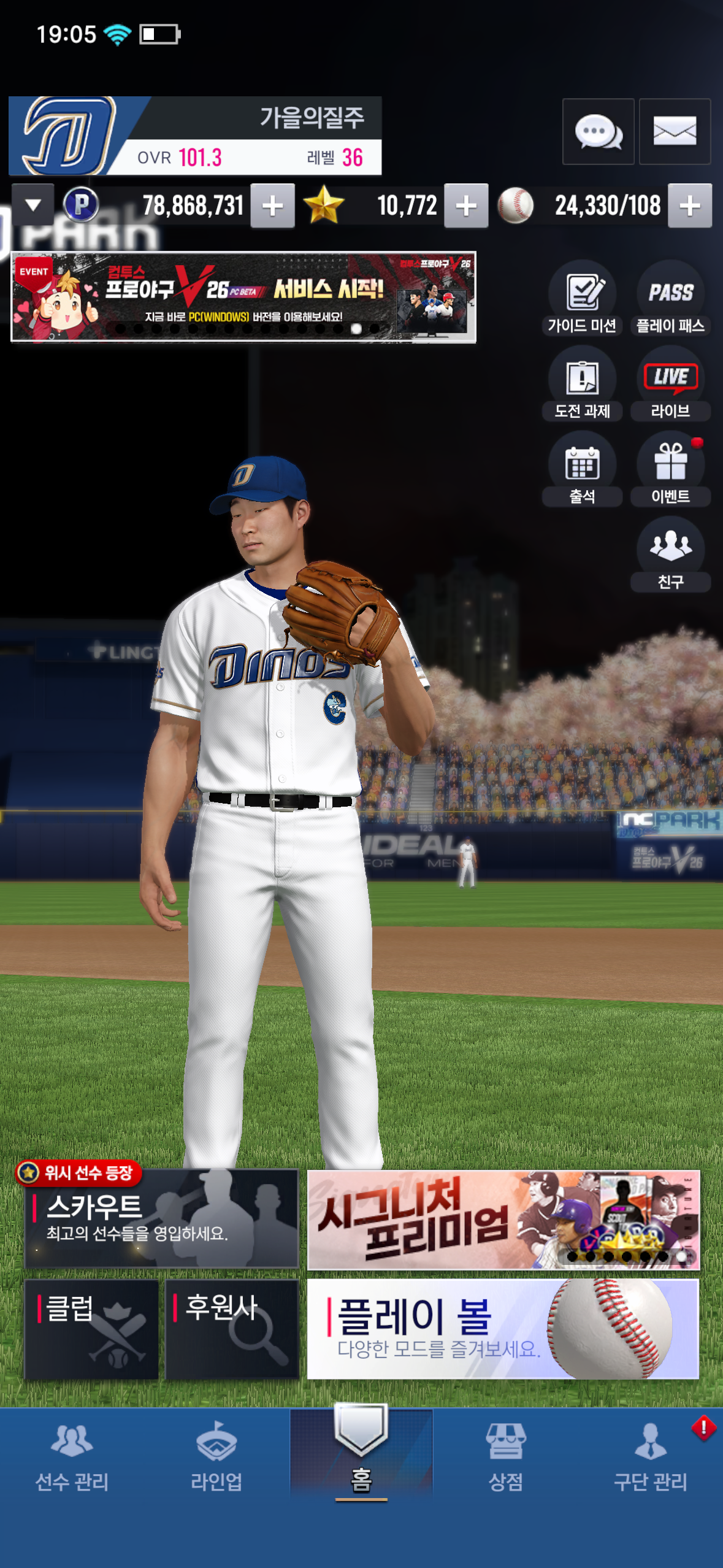Viewport: 723px width, 1568px height.
Task: Open the Com2uS Pro Baseball V26 event banner
Action: click(243, 297)
